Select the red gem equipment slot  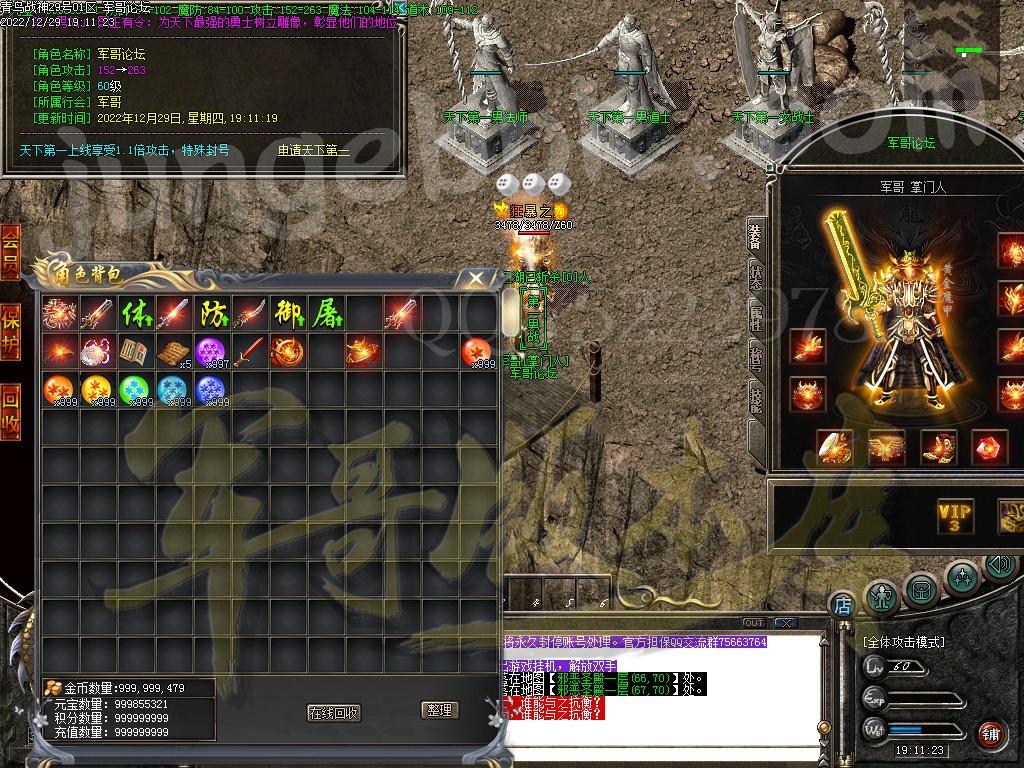[989, 447]
